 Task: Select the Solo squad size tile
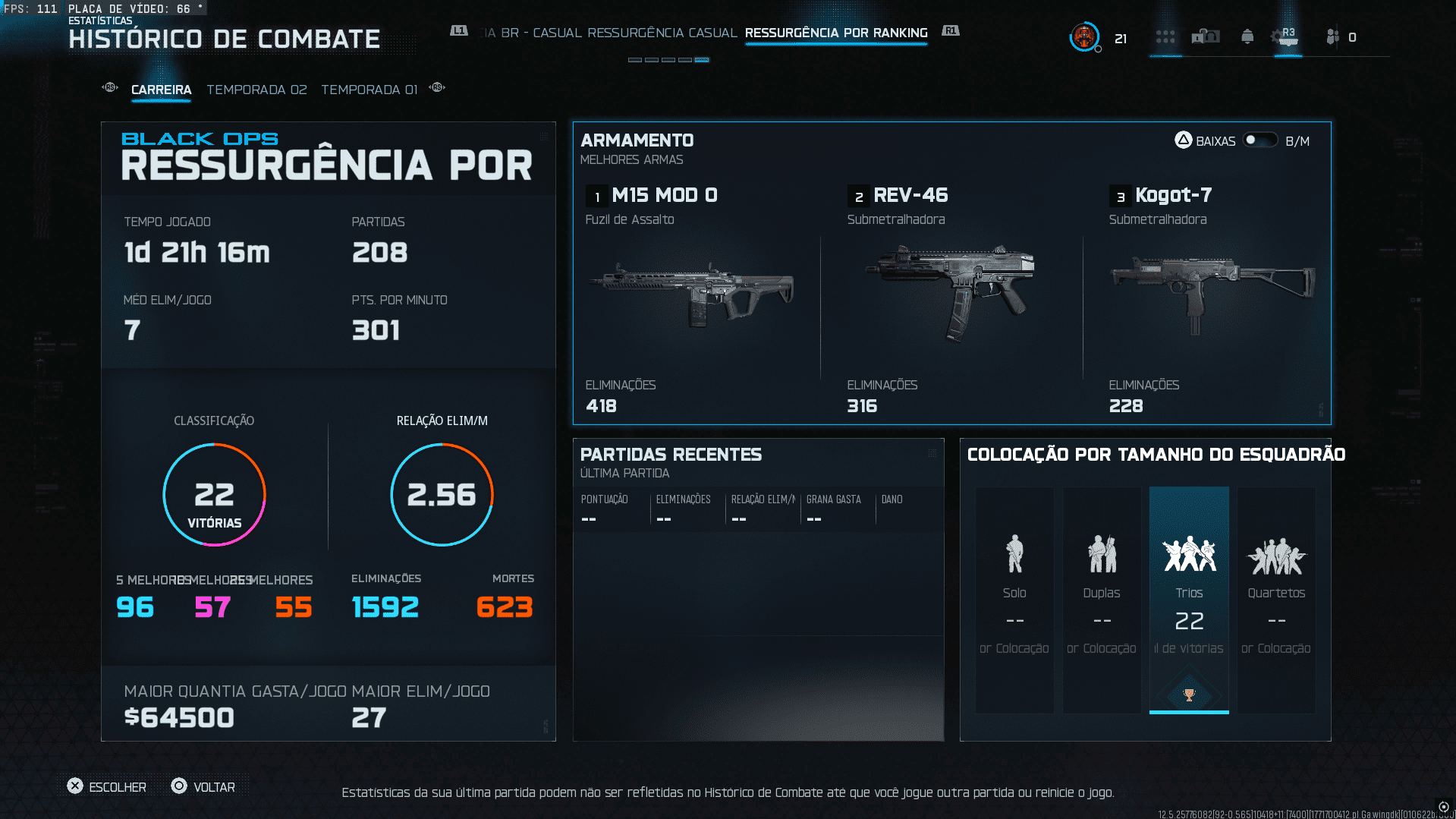coord(1014,600)
